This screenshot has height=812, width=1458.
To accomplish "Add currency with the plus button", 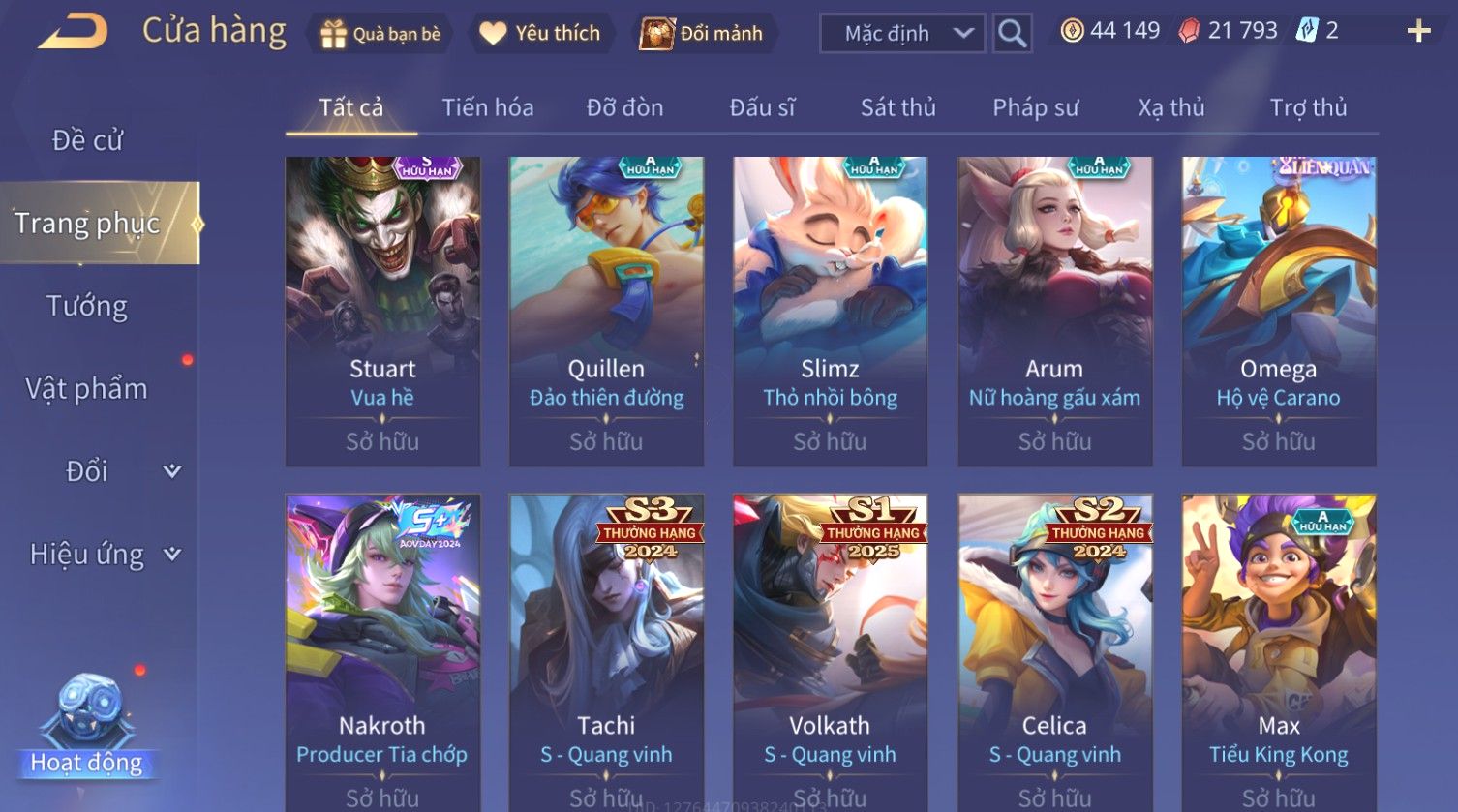I will tap(1418, 32).
